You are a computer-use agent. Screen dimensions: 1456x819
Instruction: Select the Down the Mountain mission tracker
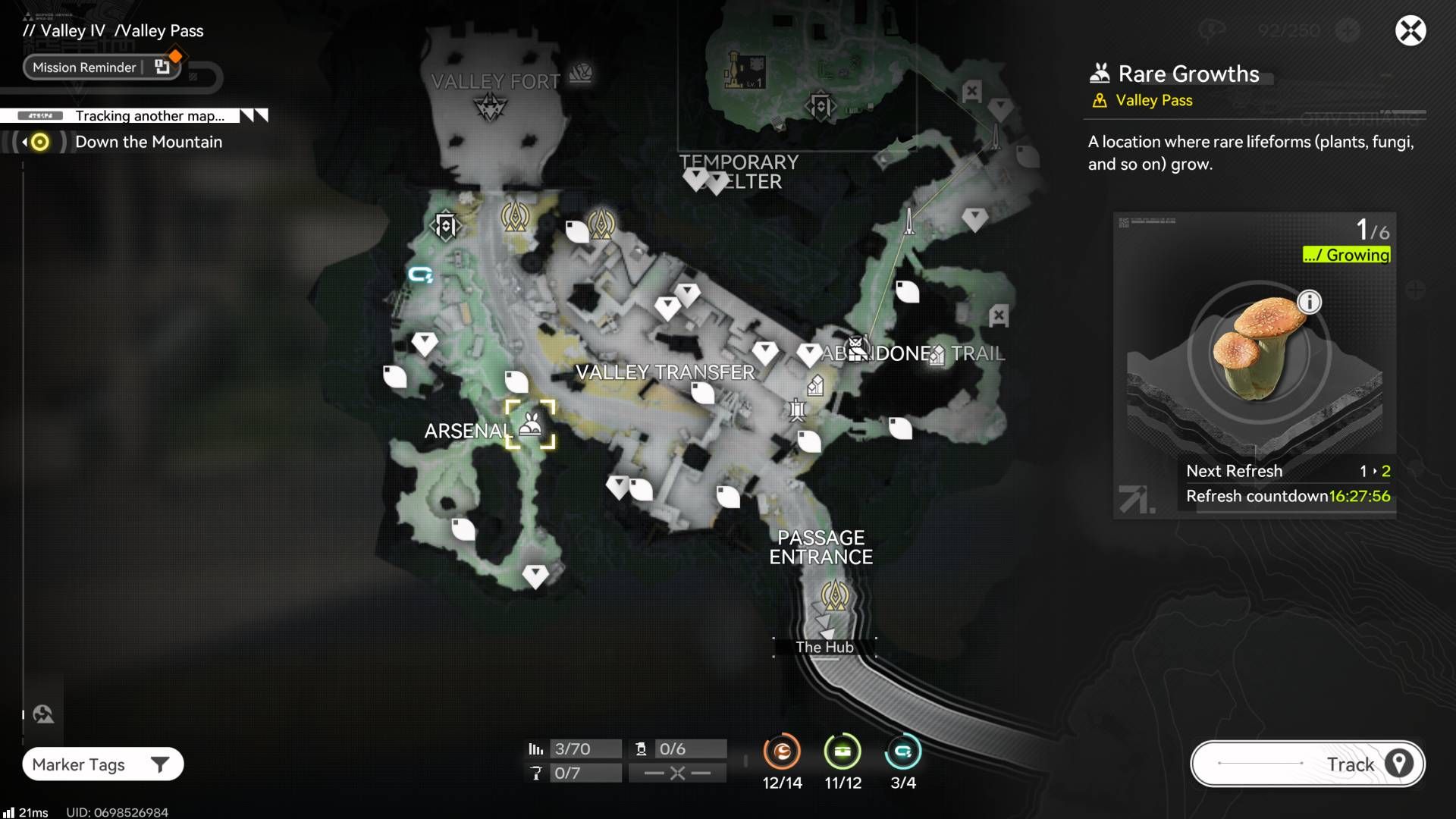point(148,142)
